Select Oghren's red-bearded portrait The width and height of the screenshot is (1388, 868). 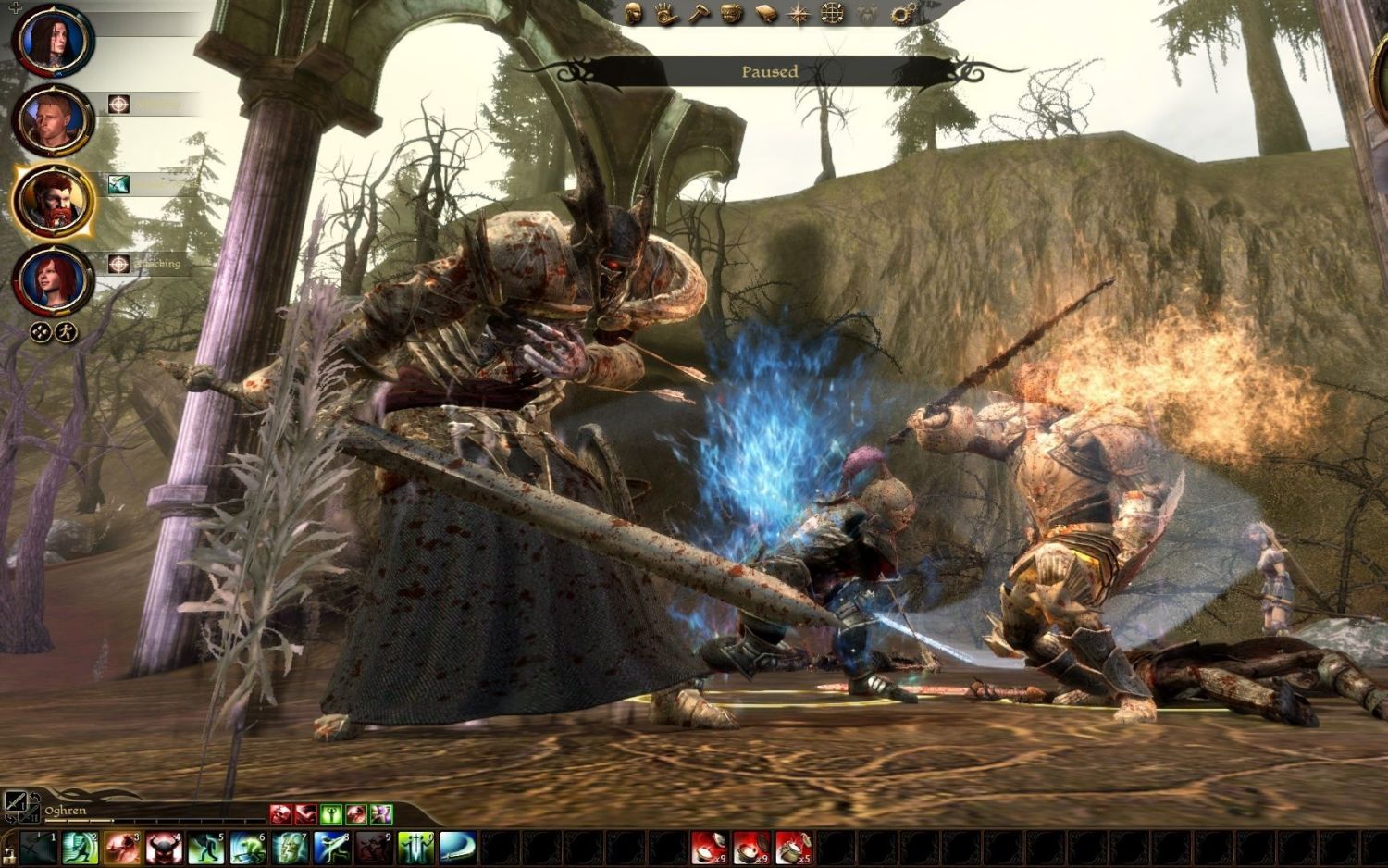click(x=52, y=201)
